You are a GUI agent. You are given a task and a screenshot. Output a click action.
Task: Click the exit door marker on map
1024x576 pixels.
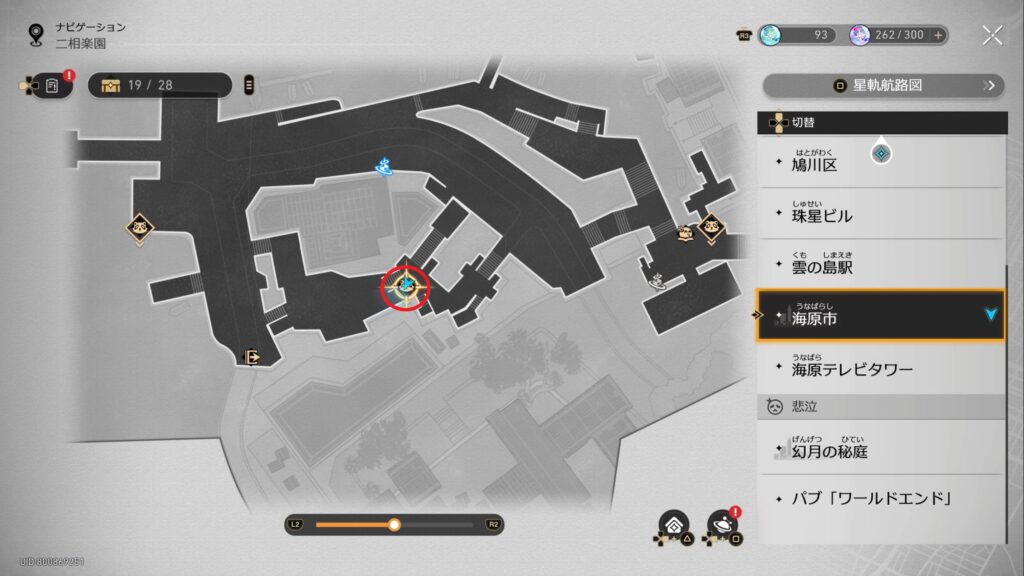coord(252,356)
